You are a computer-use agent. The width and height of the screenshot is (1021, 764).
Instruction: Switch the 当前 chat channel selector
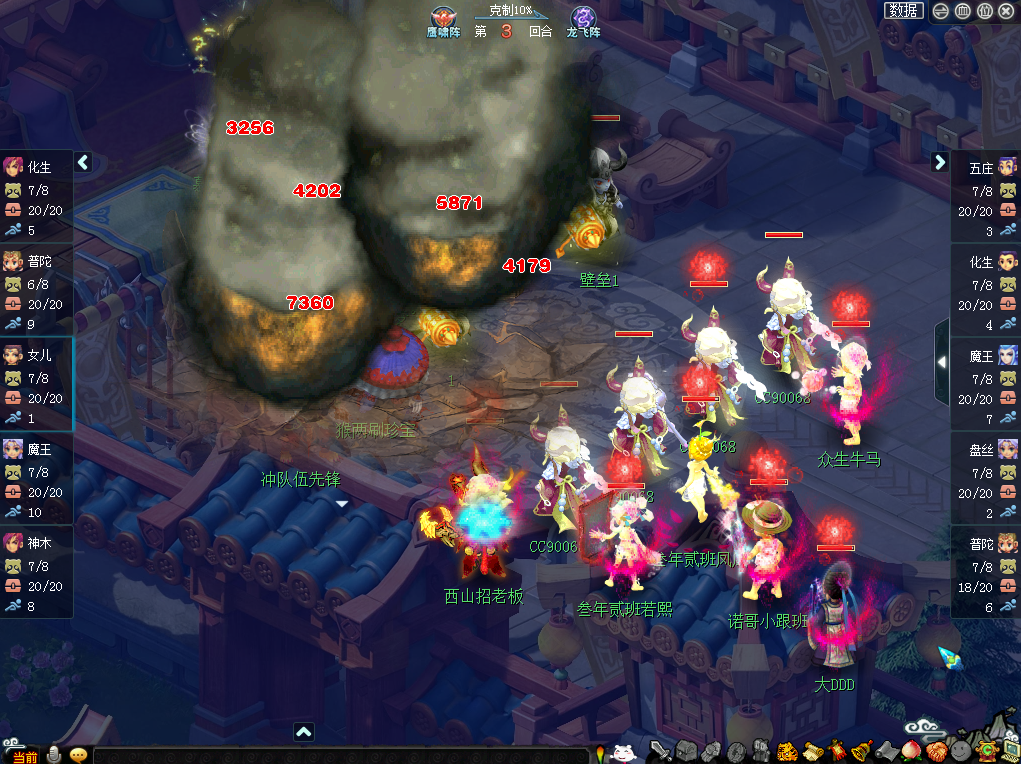[x=24, y=756]
